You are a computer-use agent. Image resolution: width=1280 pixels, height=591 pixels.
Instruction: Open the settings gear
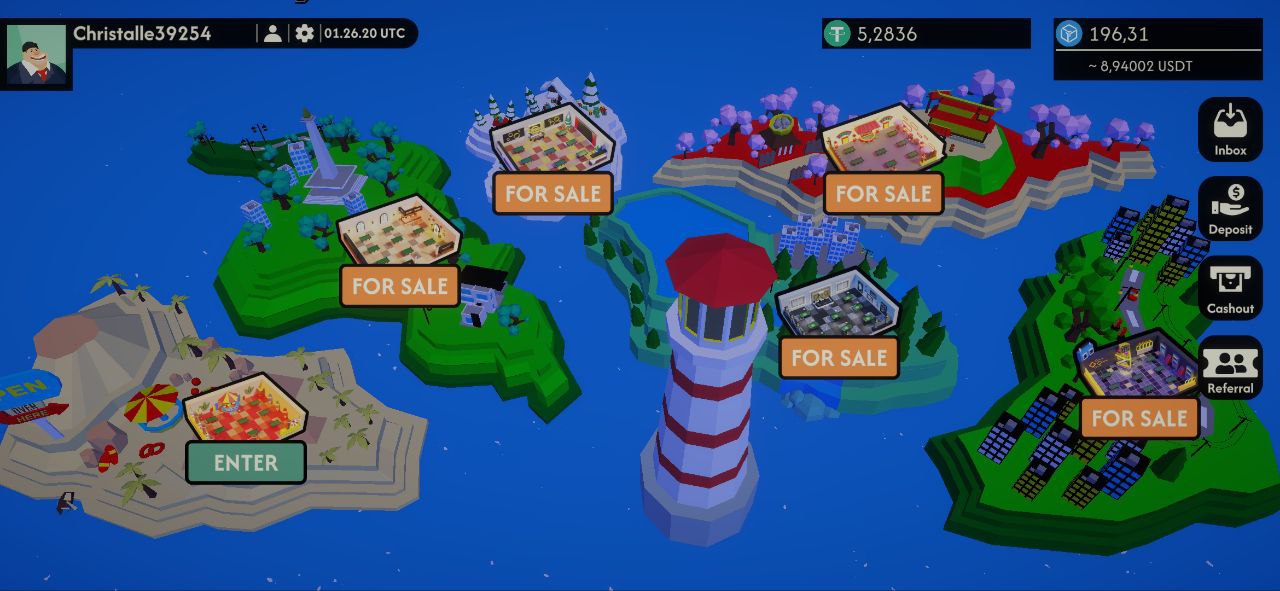tap(305, 33)
